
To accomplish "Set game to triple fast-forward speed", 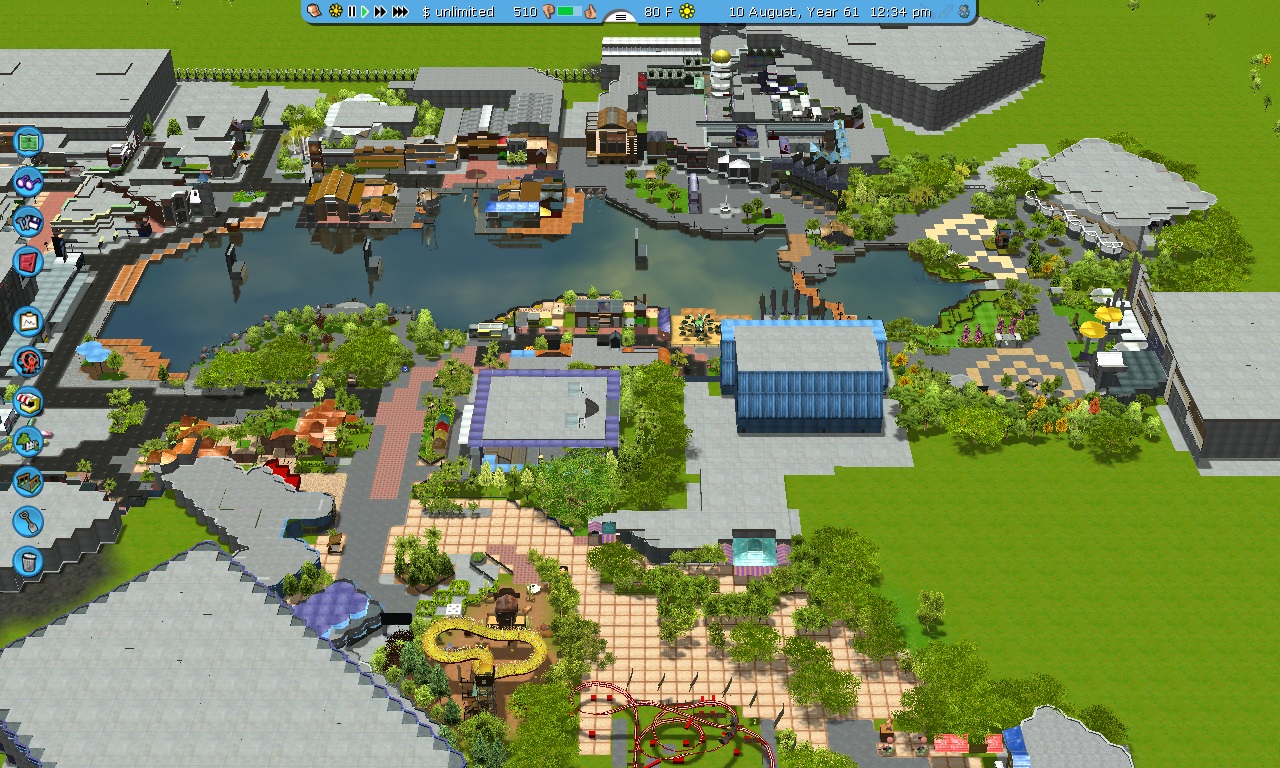I will pos(400,12).
